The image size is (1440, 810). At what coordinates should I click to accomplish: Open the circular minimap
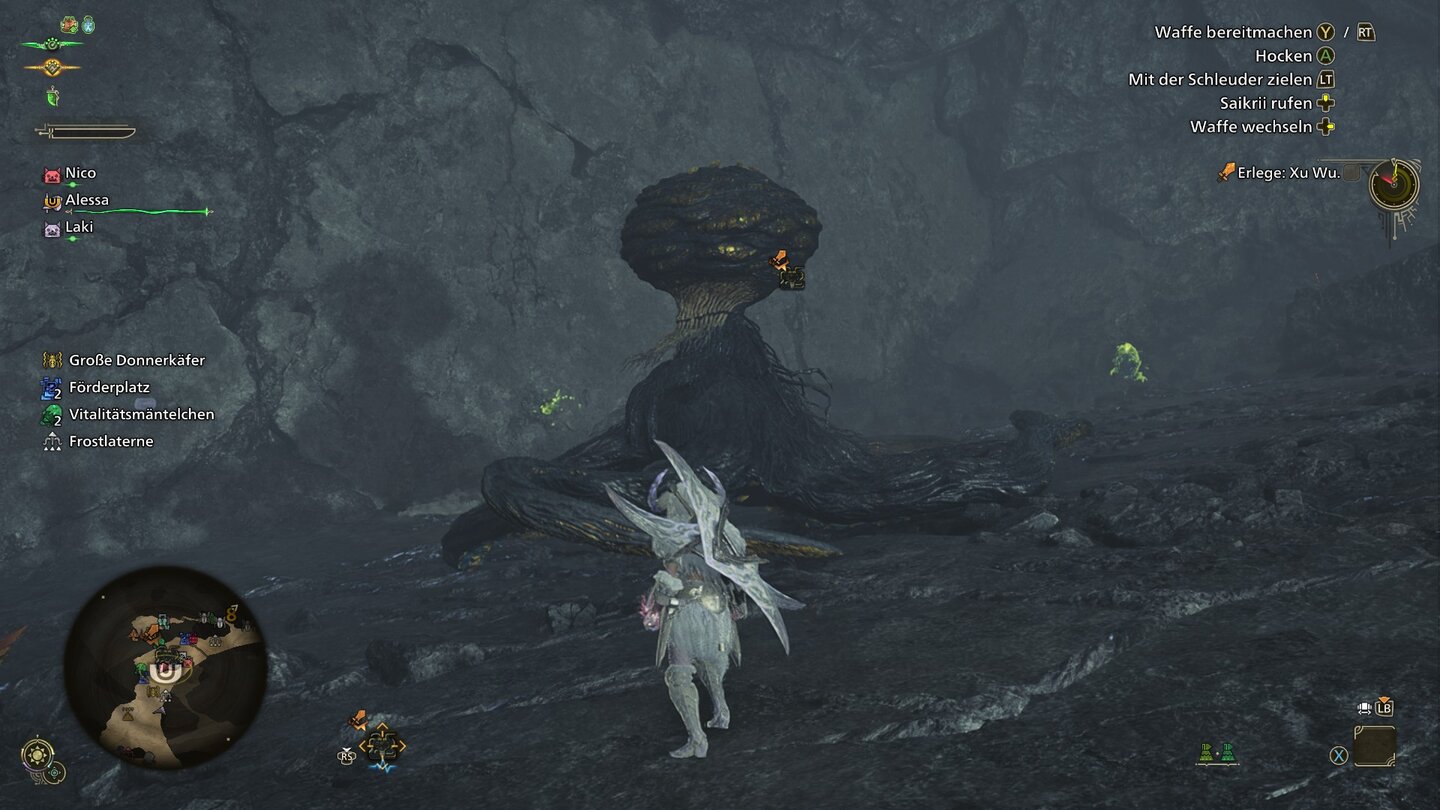pos(165,667)
